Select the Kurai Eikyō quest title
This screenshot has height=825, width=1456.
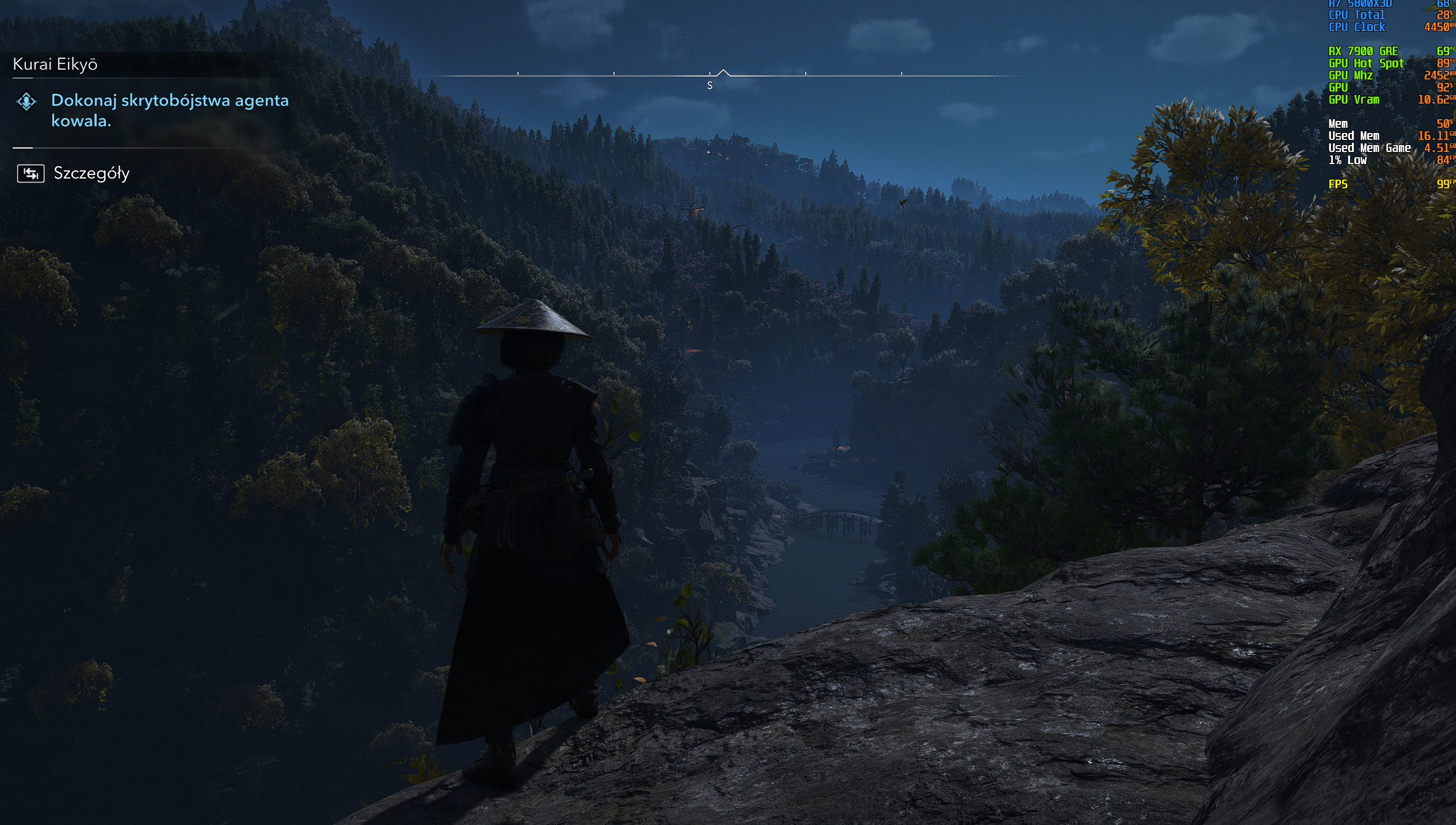point(55,64)
